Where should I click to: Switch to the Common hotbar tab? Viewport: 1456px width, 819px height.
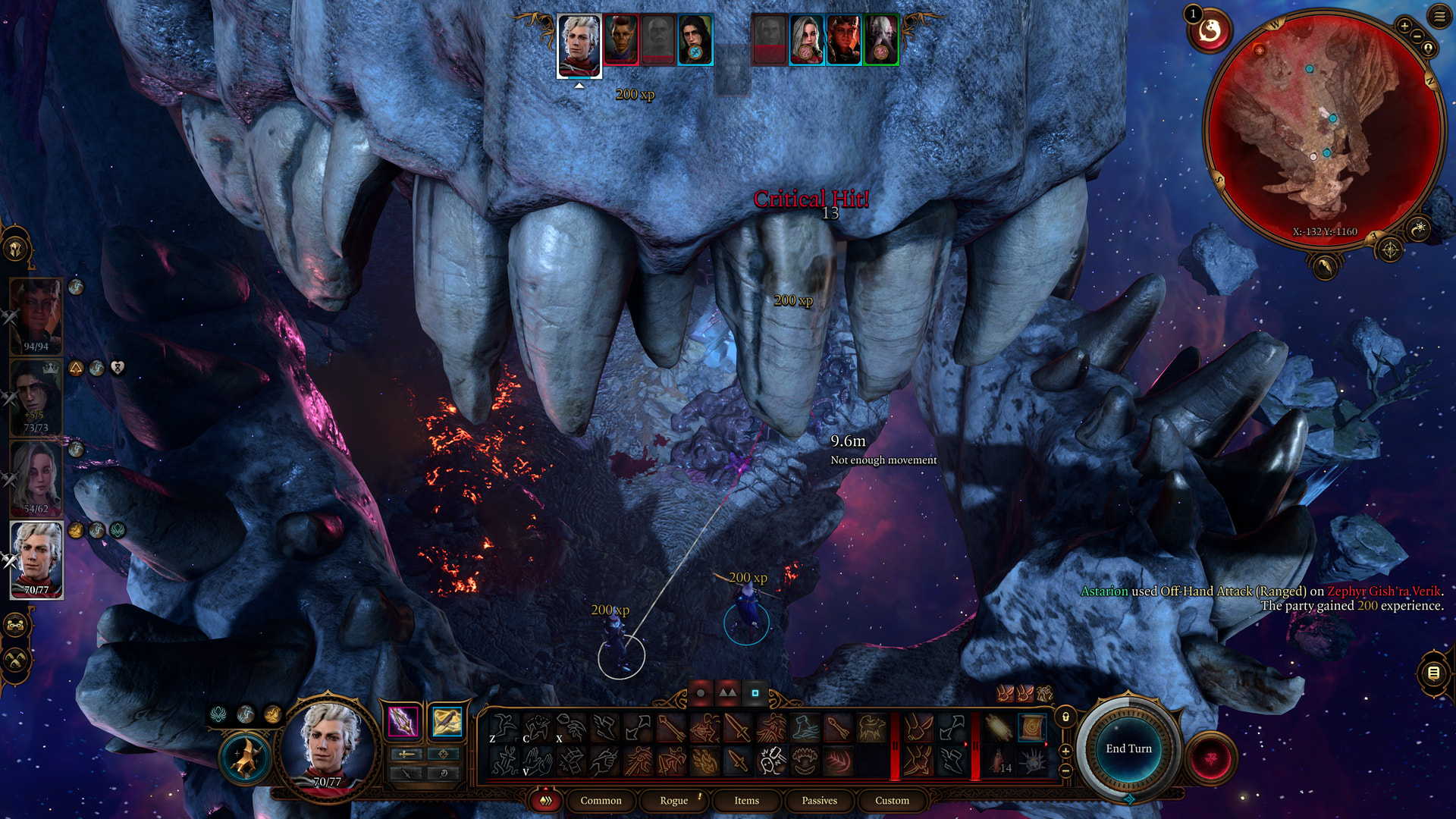coord(601,800)
